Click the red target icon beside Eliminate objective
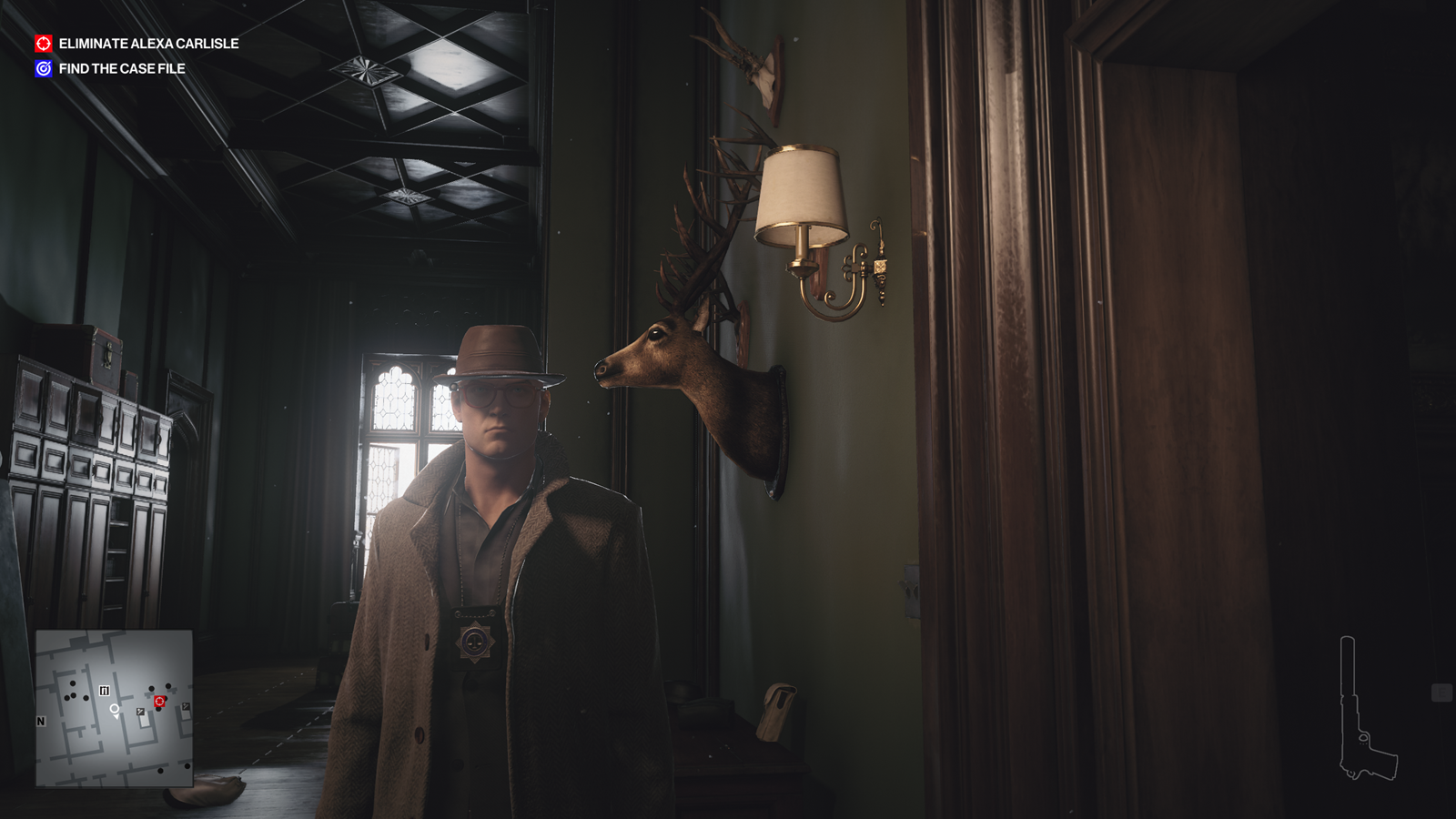 click(x=44, y=44)
